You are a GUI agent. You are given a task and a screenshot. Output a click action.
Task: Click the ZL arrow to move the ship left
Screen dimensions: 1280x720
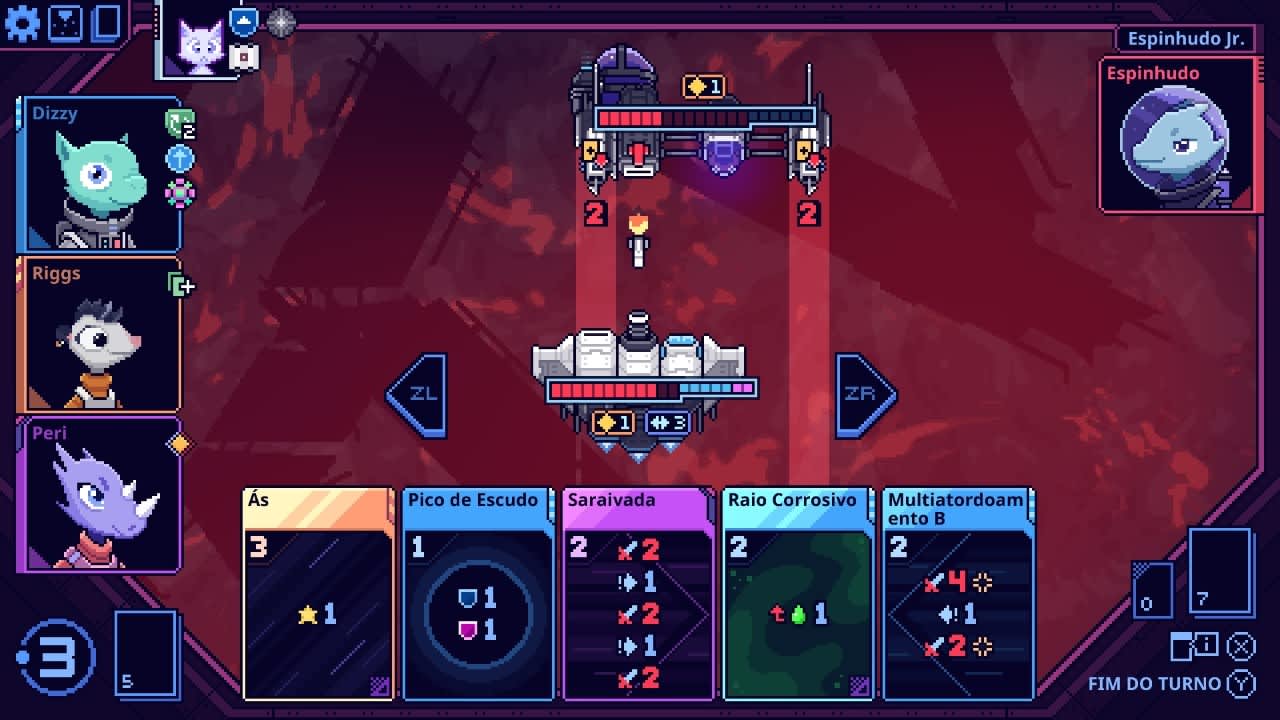coord(426,393)
